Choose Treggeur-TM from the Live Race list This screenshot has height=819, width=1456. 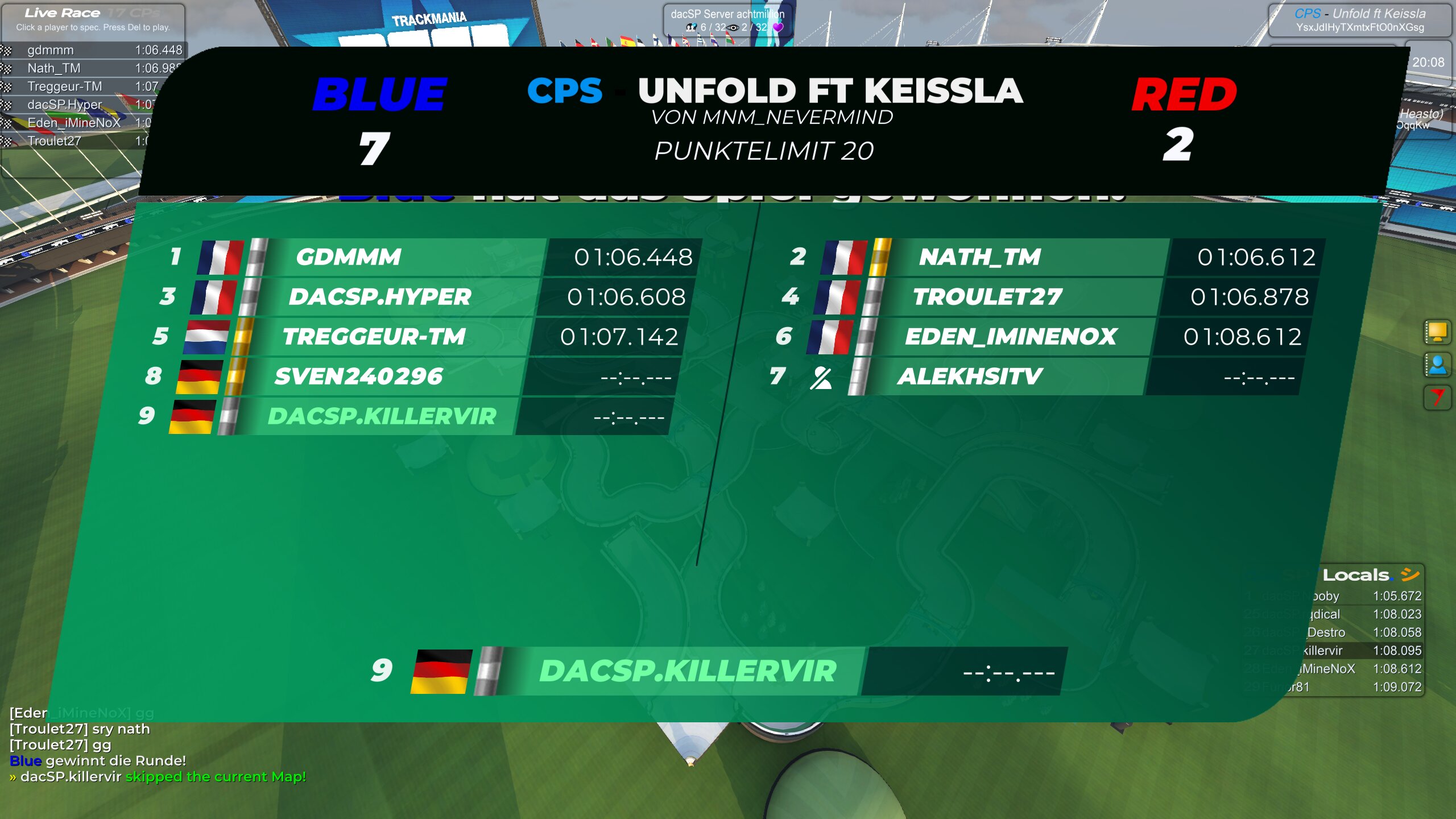[x=64, y=86]
